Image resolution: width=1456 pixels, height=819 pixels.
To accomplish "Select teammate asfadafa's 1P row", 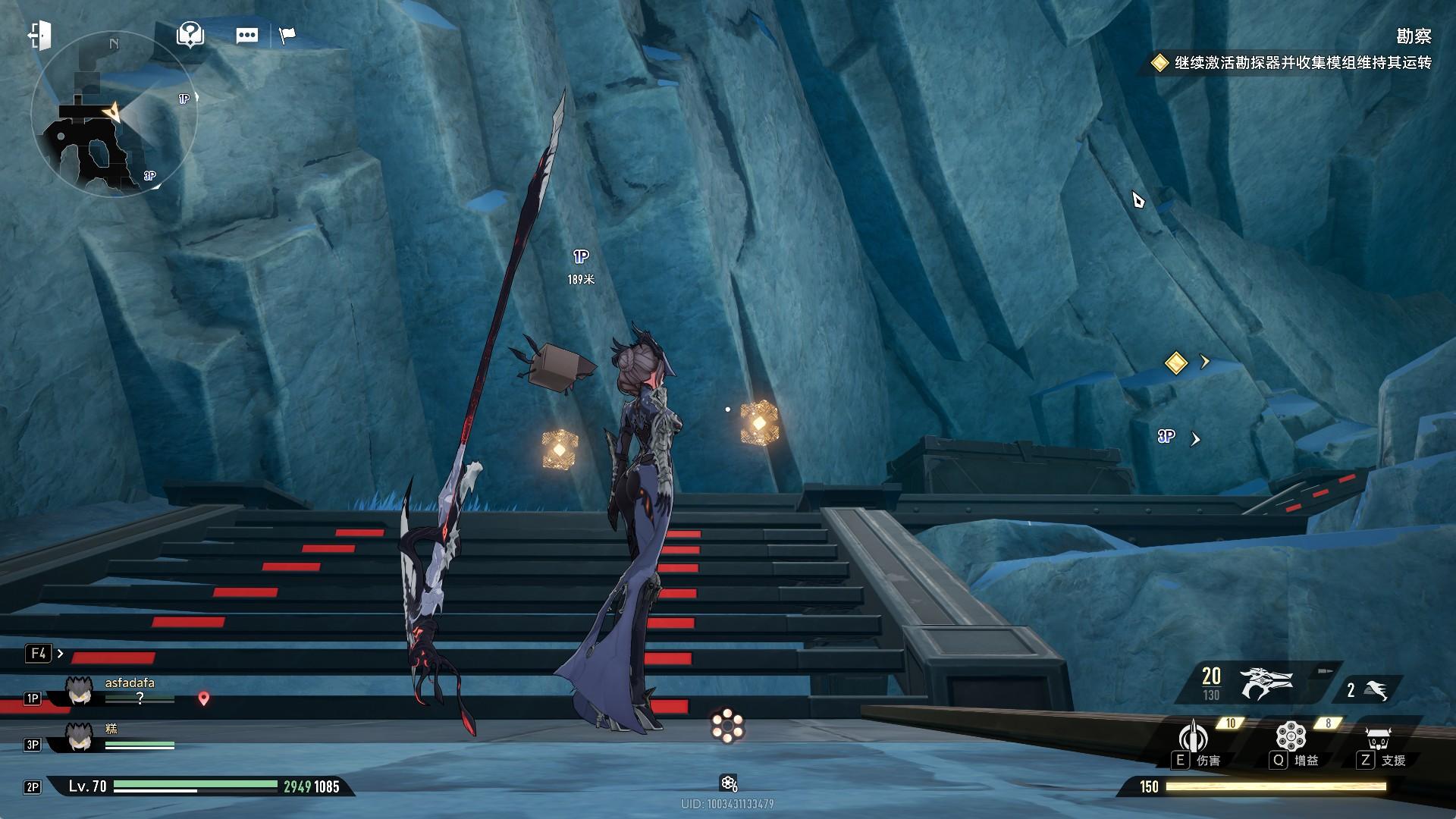I will 114,692.
